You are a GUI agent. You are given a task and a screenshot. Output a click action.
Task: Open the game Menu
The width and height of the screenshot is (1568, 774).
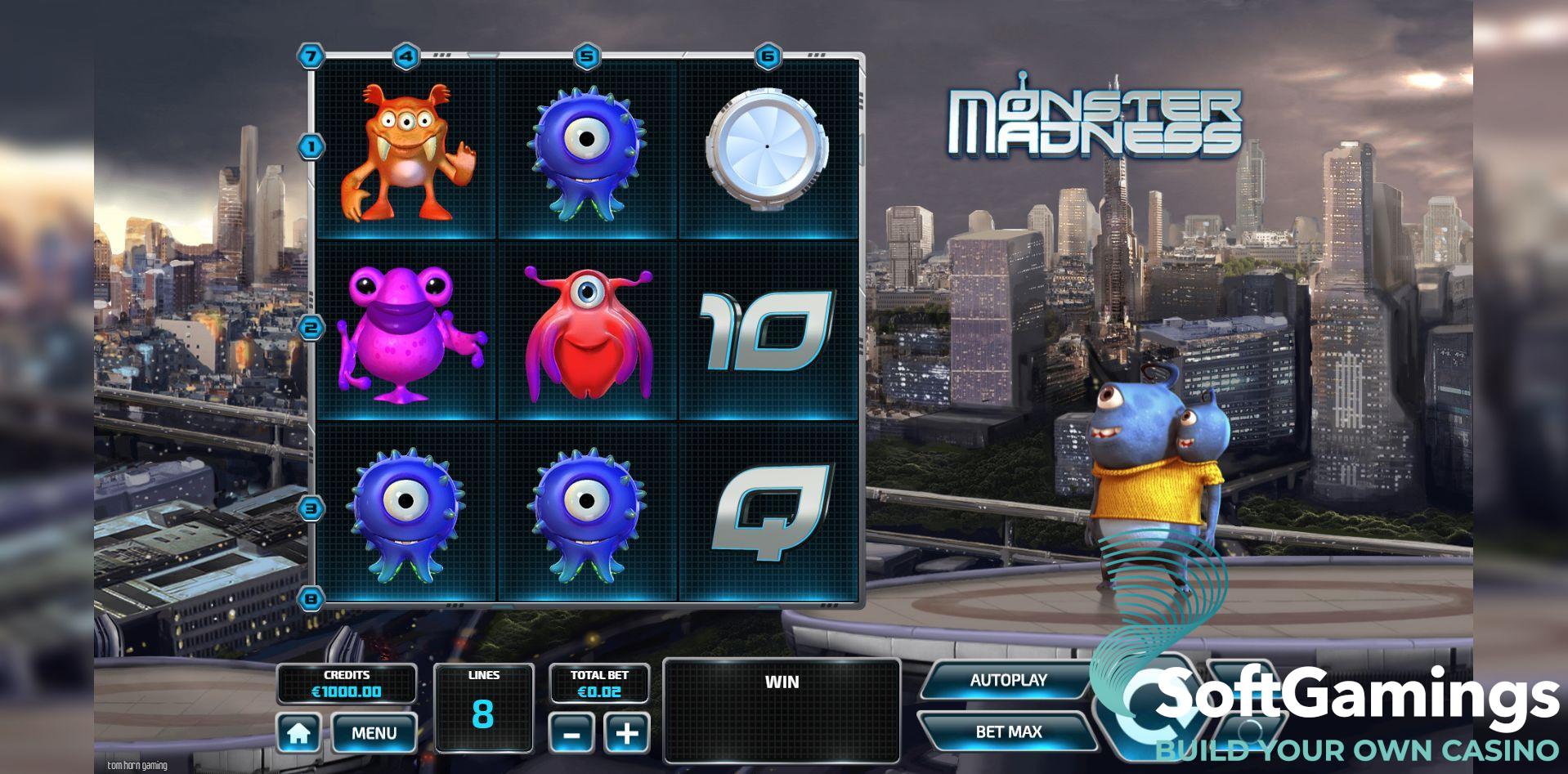374,733
